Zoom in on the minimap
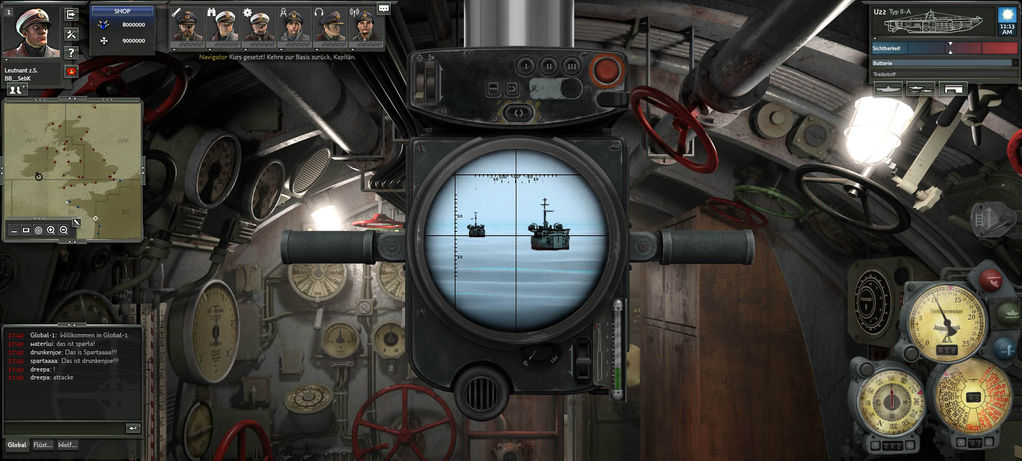The image size is (1022, 461). tap(51, 230)
